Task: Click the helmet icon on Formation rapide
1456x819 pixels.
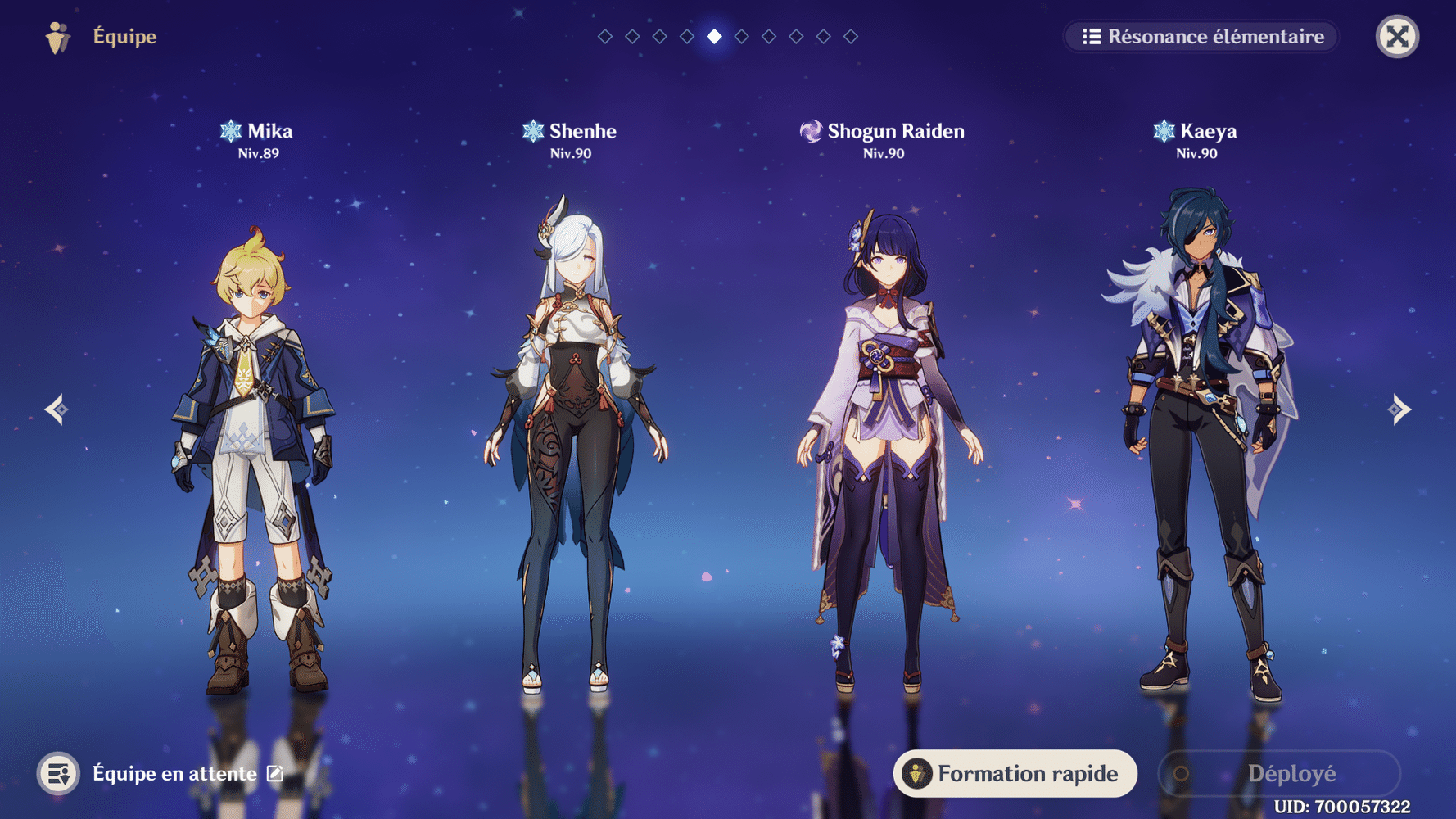Action: [x=919, y=772]
